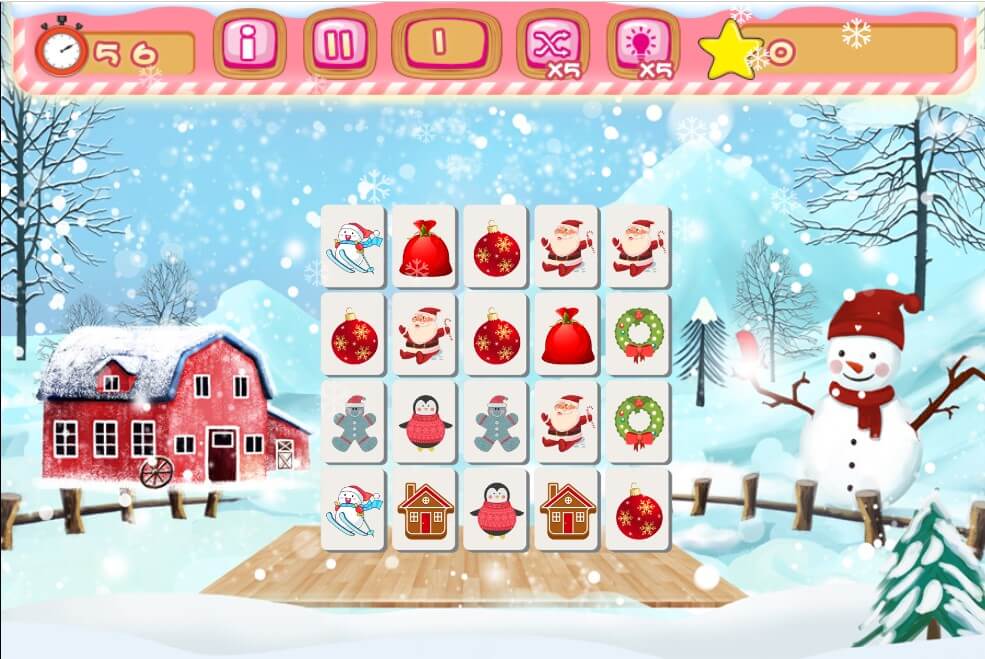The width and height of the screenshot is (985, 659).
Task: Select the red sack between ornament and wreath
Action: pyautogui.click(x=567, y=335)
